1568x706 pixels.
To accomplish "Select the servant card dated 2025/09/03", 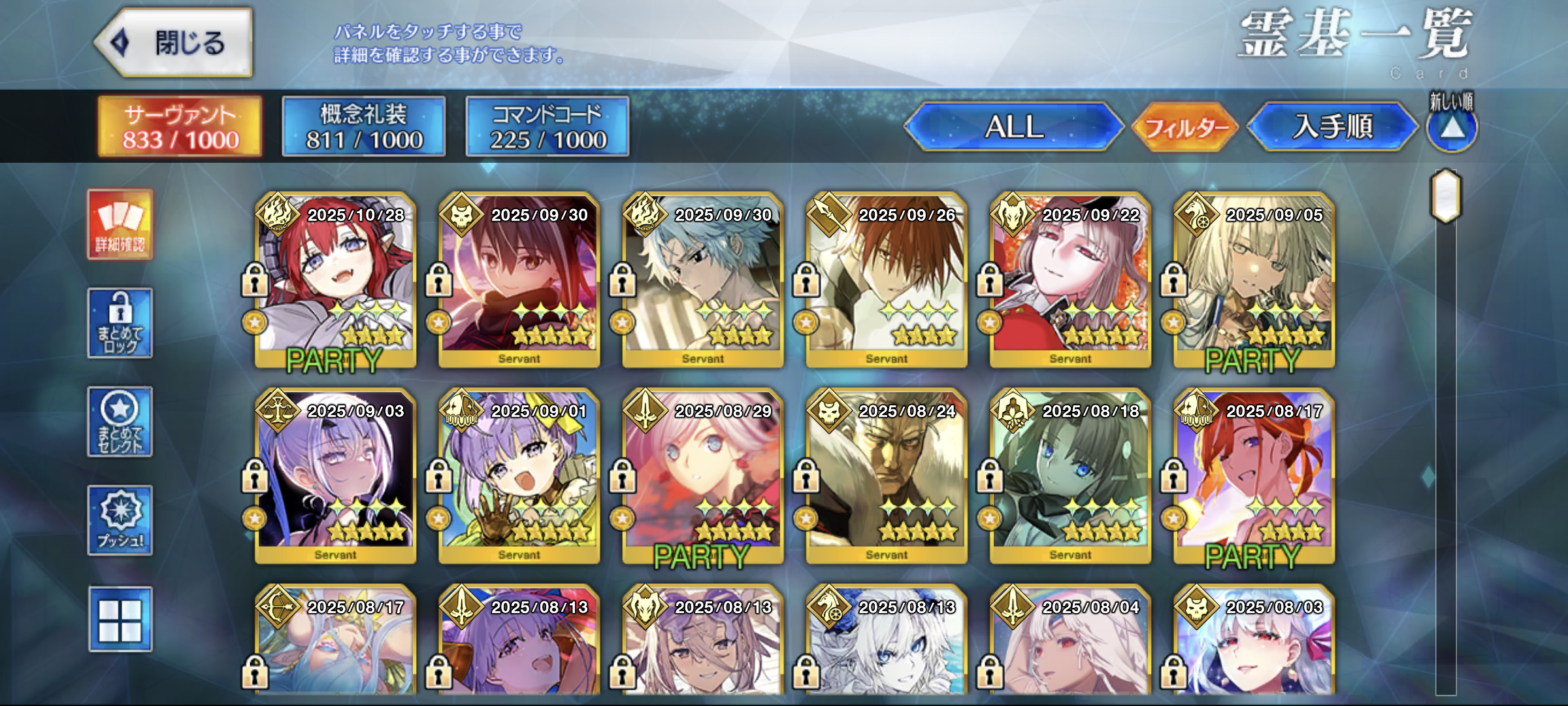I will 336,476.
